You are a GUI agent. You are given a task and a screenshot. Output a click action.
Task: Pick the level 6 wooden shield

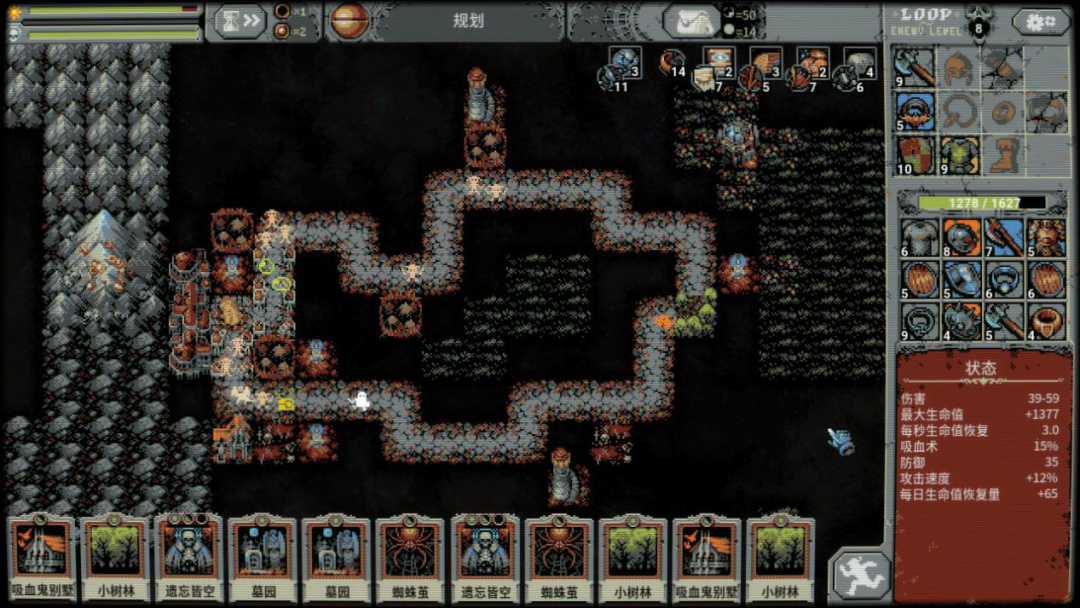click(x=1046, y=280)
